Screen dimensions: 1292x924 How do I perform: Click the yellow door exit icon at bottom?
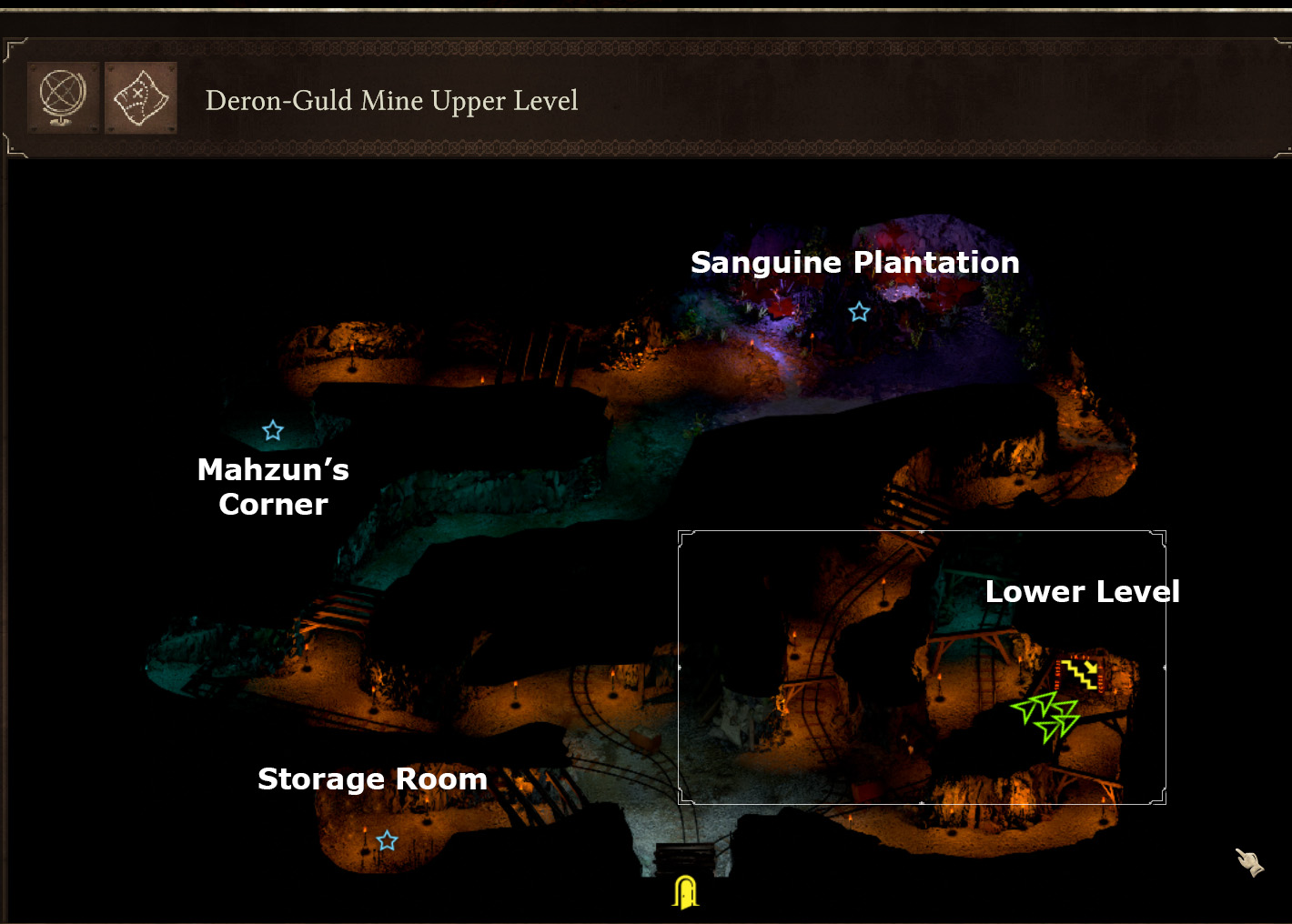(685, 891)
